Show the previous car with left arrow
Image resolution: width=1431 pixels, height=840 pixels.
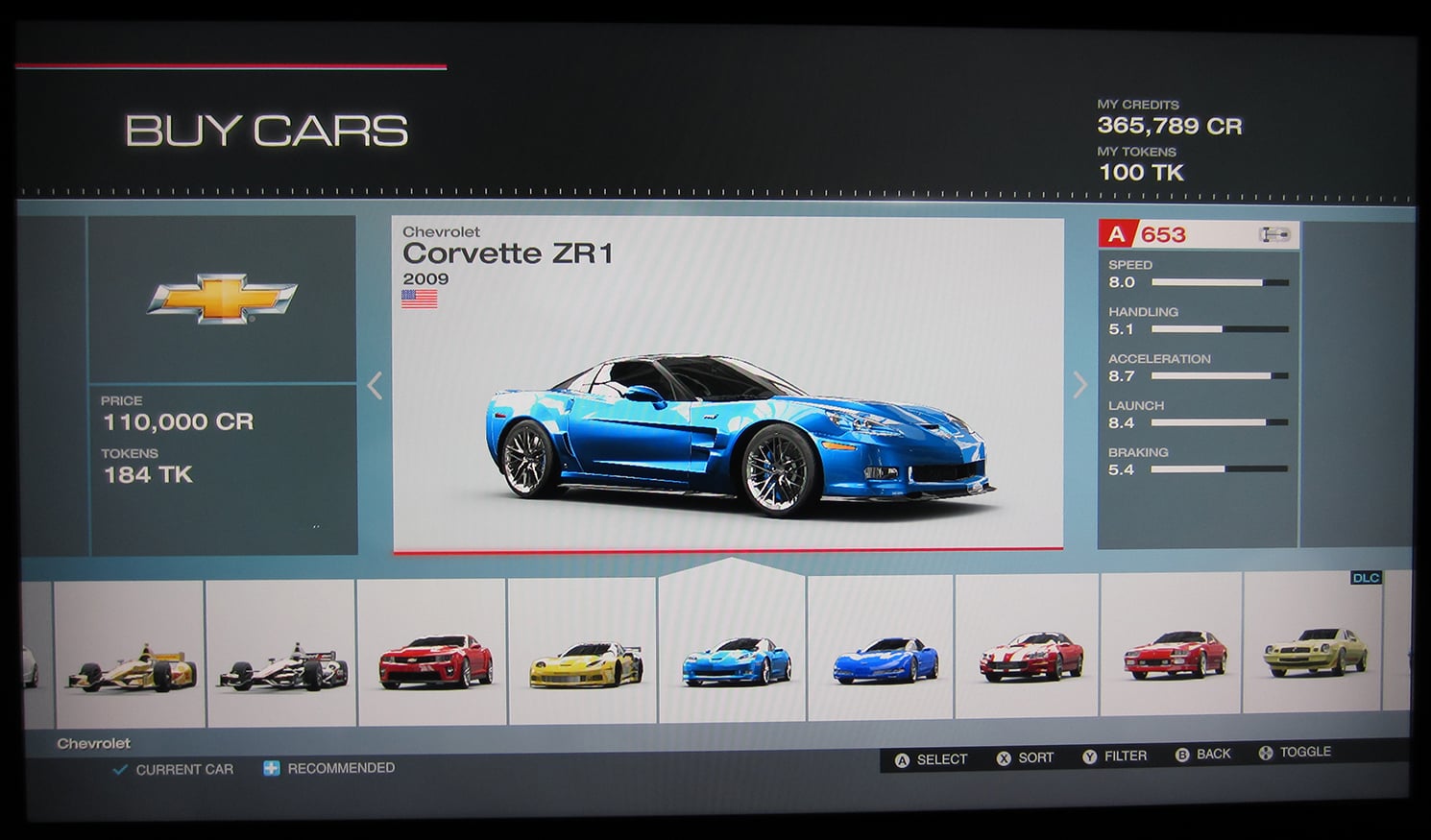pyautogui.click(x=375, y=386)
